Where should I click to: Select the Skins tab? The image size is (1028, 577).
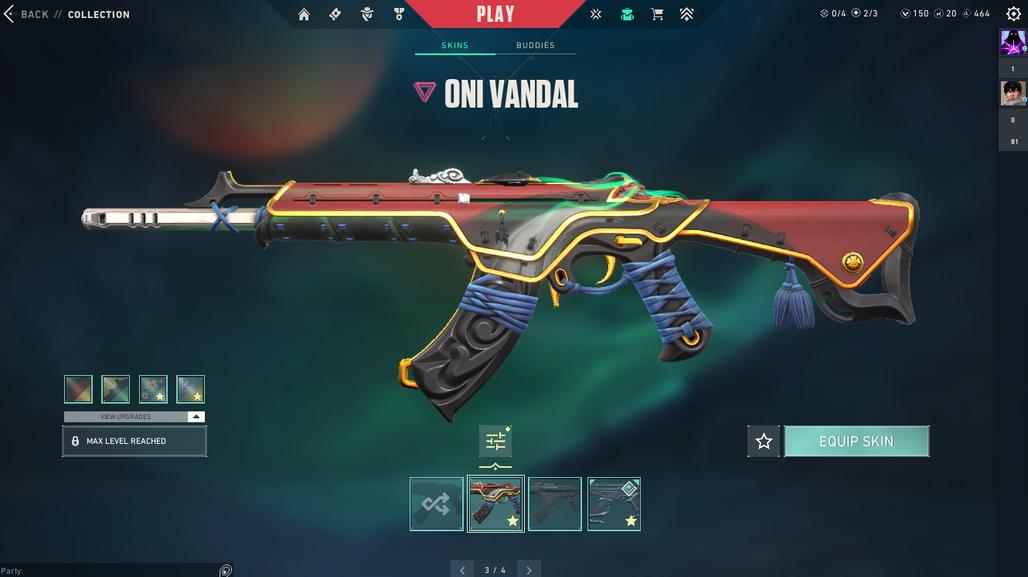pos(455,45)
